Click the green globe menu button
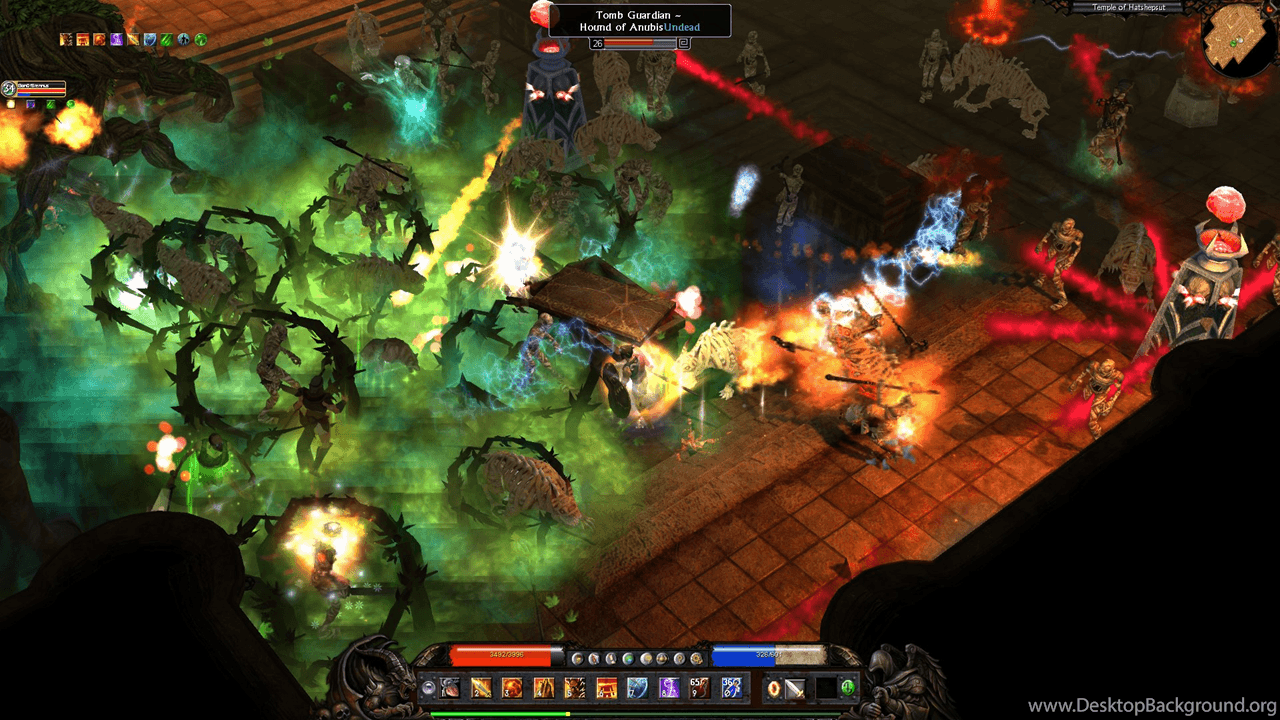This screenshot has height=720, width=1280. coord(628,658)
